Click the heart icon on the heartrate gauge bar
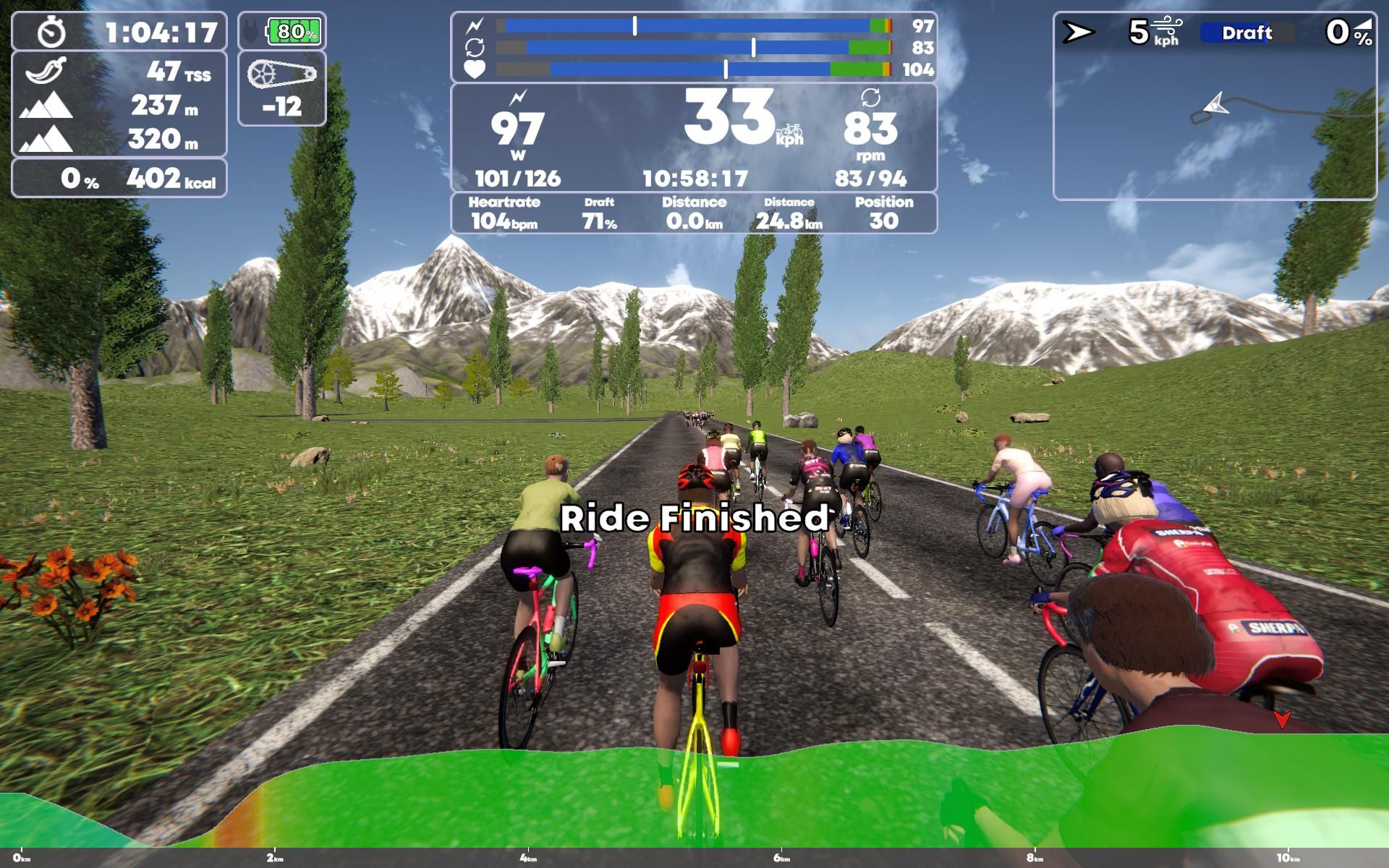Viewport: 1389px width, 868px height. click(x=475, y=69)
